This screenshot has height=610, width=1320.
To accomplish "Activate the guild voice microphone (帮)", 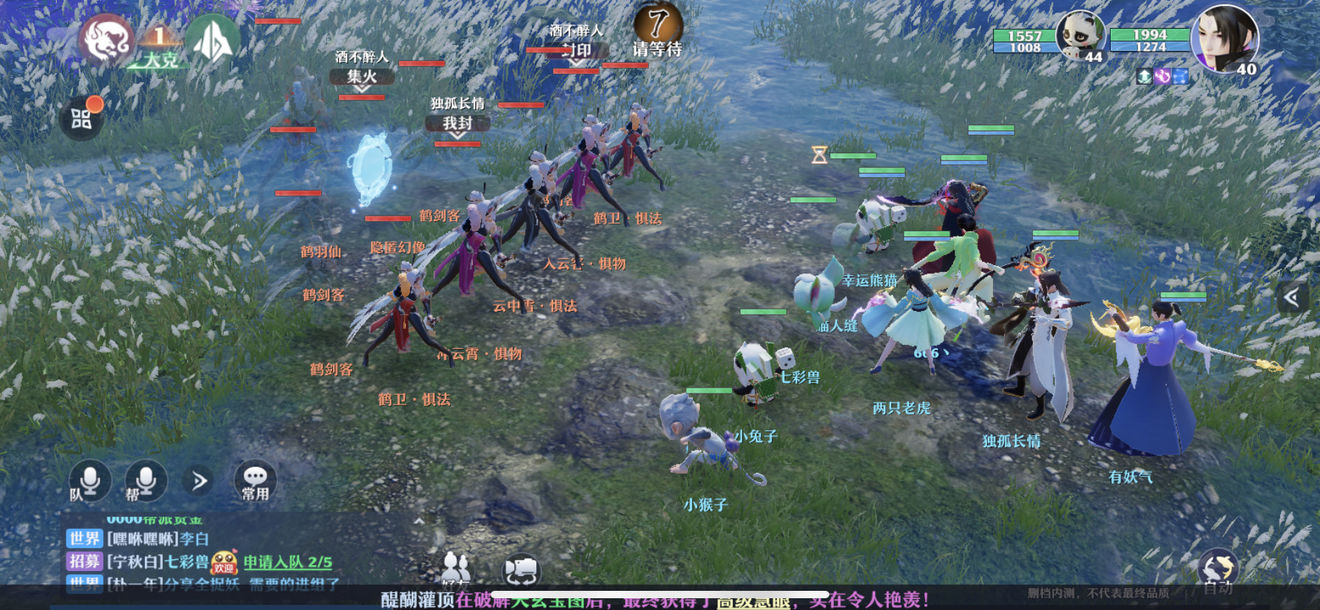I will 145,482.
